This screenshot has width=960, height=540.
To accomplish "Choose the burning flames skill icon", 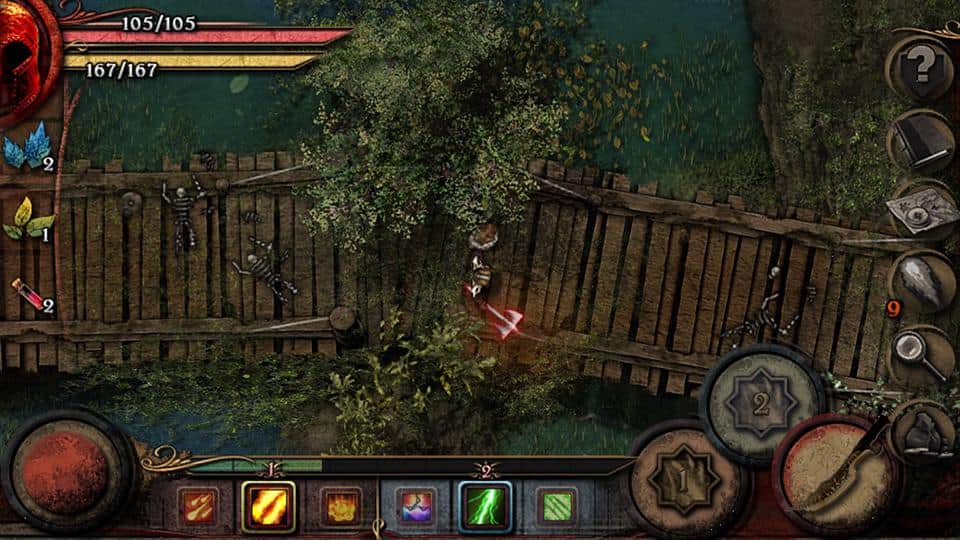I will tap(341, 507).
